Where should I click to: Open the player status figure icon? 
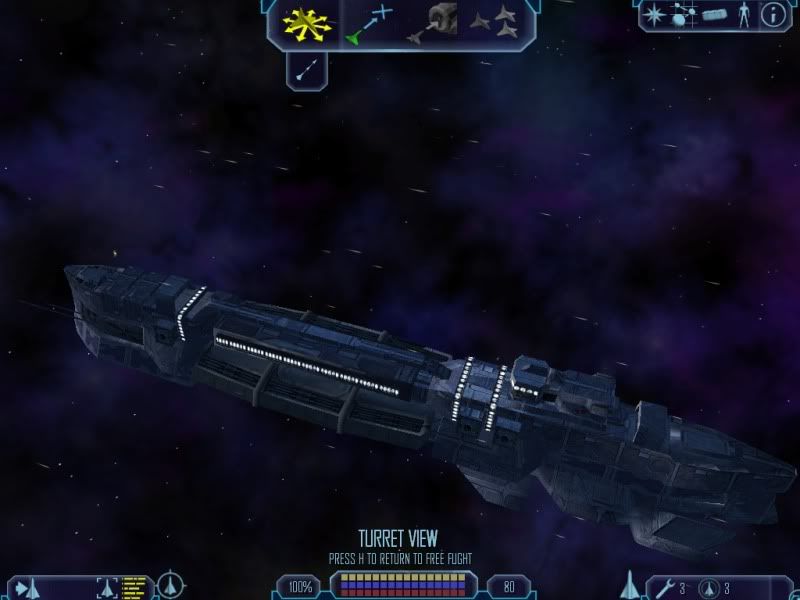(742, 15)
